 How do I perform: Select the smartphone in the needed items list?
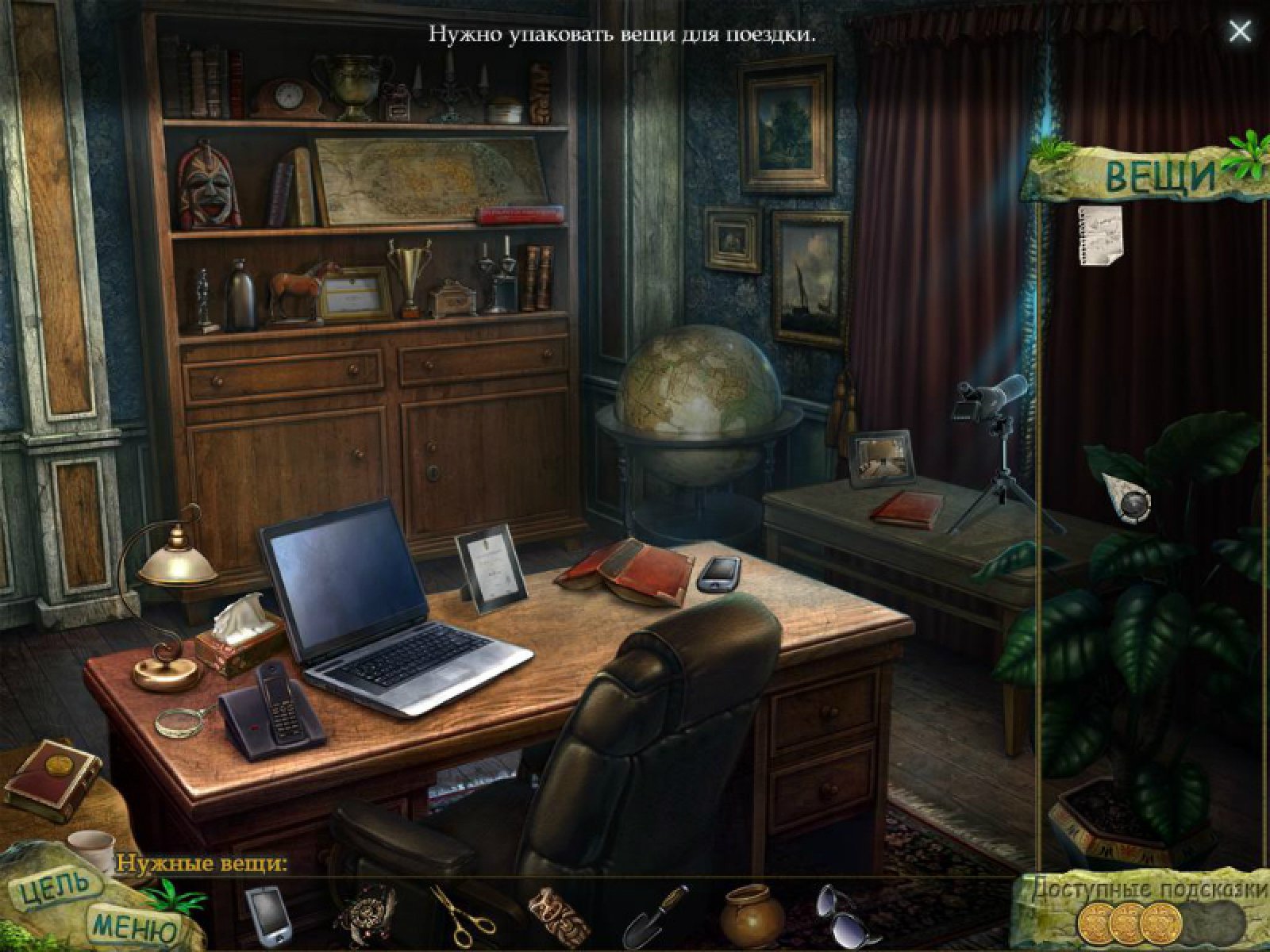point(267,914)
